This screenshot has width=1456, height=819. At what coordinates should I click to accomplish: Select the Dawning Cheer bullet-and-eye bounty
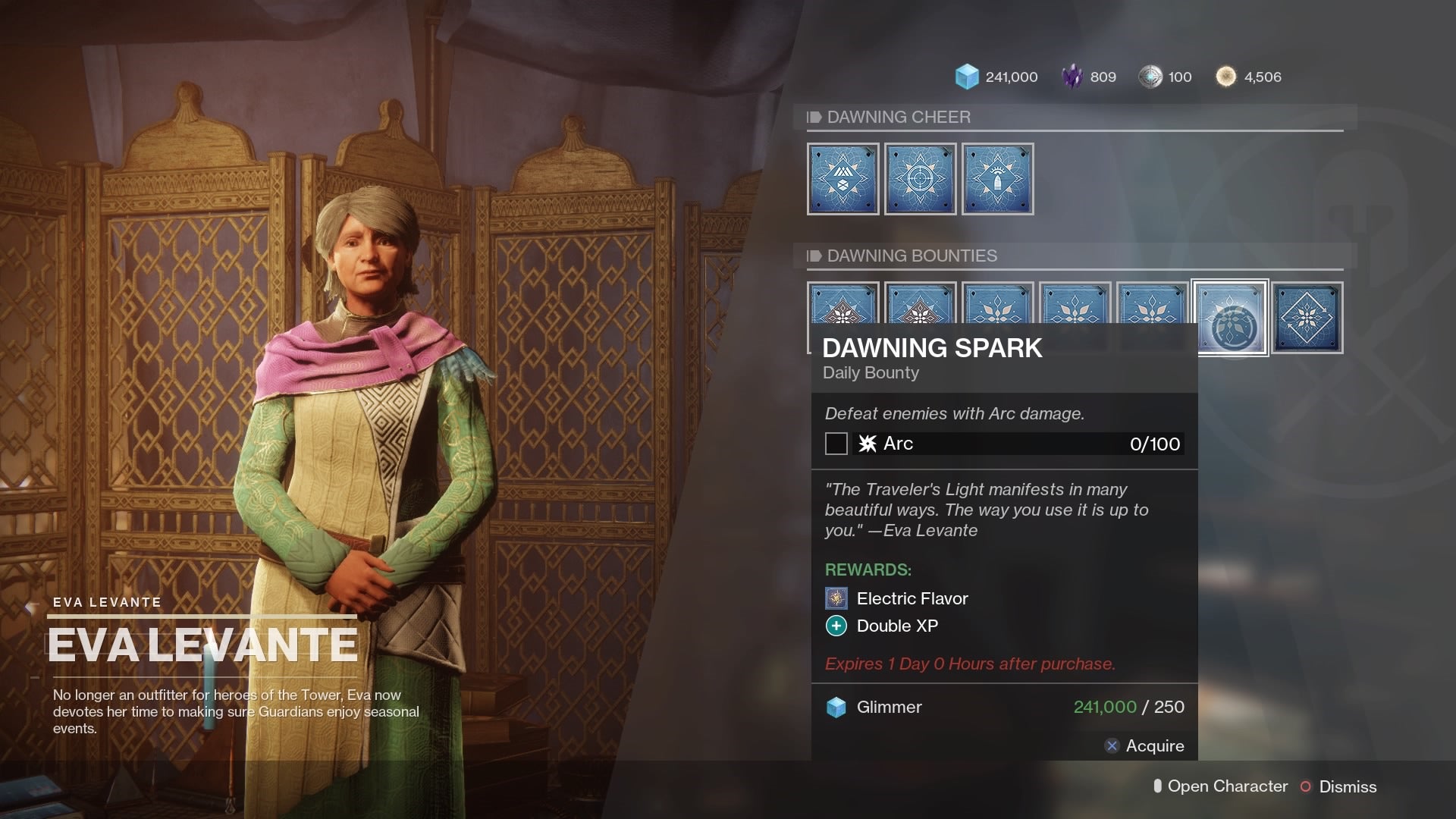(x=997, y=179)
